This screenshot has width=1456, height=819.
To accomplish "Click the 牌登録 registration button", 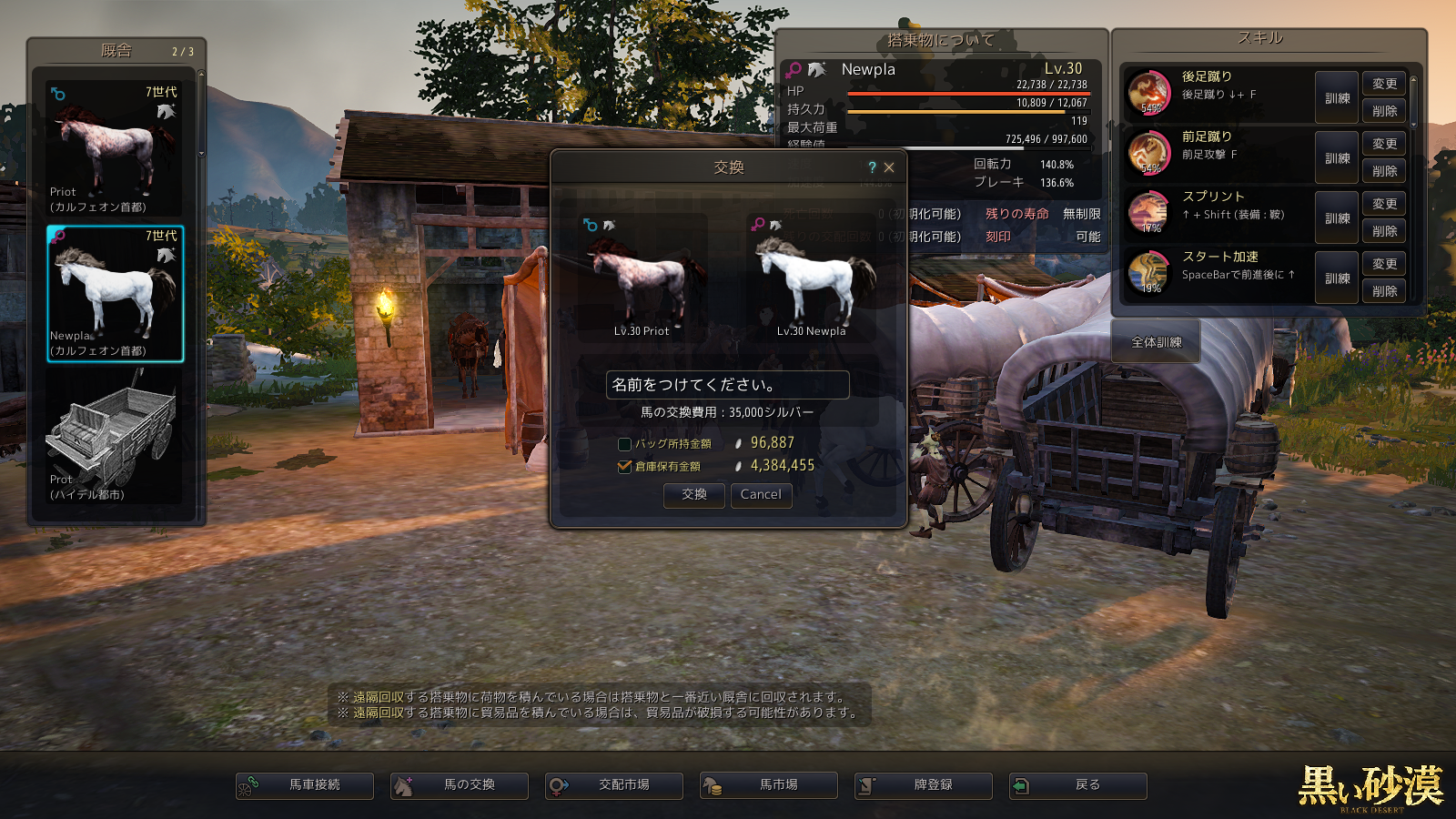I will pyautogui.click(x=924, y=785).
